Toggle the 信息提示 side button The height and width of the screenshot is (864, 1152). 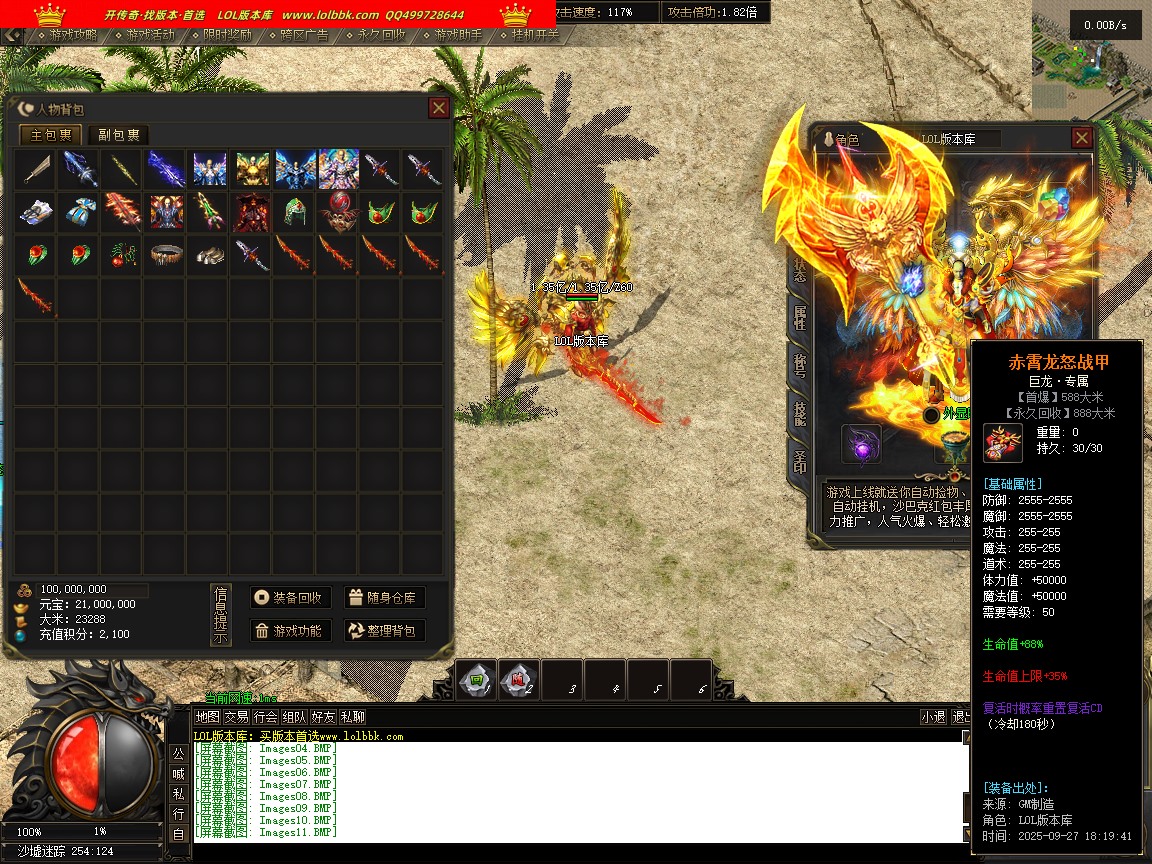pyautogui.click(x=221, y=614)
